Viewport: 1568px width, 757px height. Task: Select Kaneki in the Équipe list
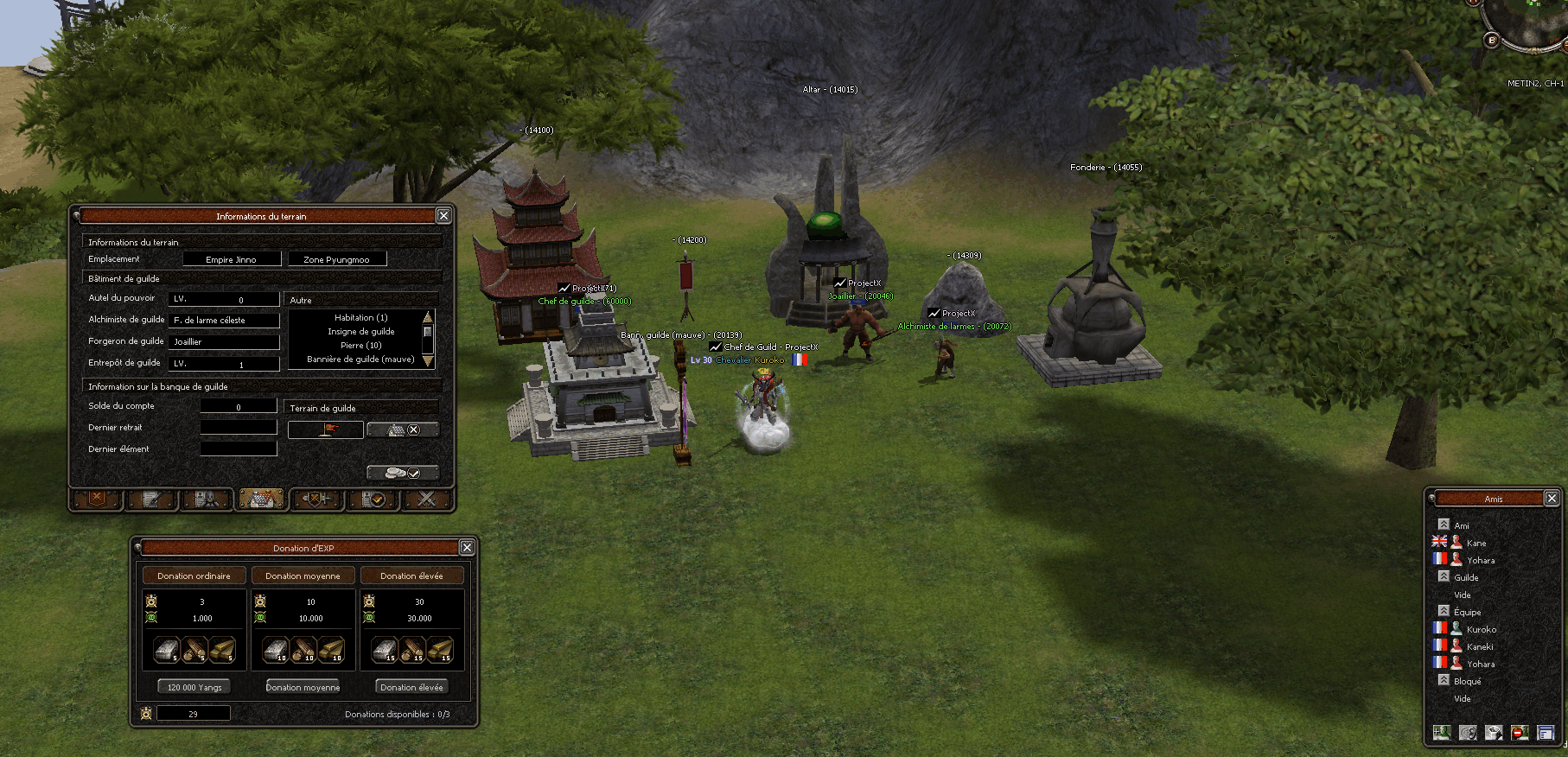pyautogui.click(x=1479, y=646)
